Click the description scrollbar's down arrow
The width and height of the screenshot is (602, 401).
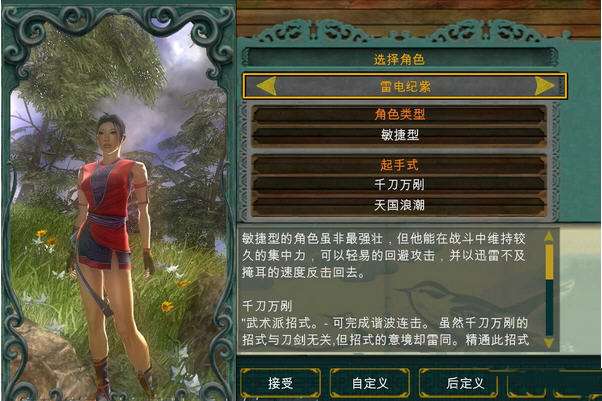pos(548,341)
